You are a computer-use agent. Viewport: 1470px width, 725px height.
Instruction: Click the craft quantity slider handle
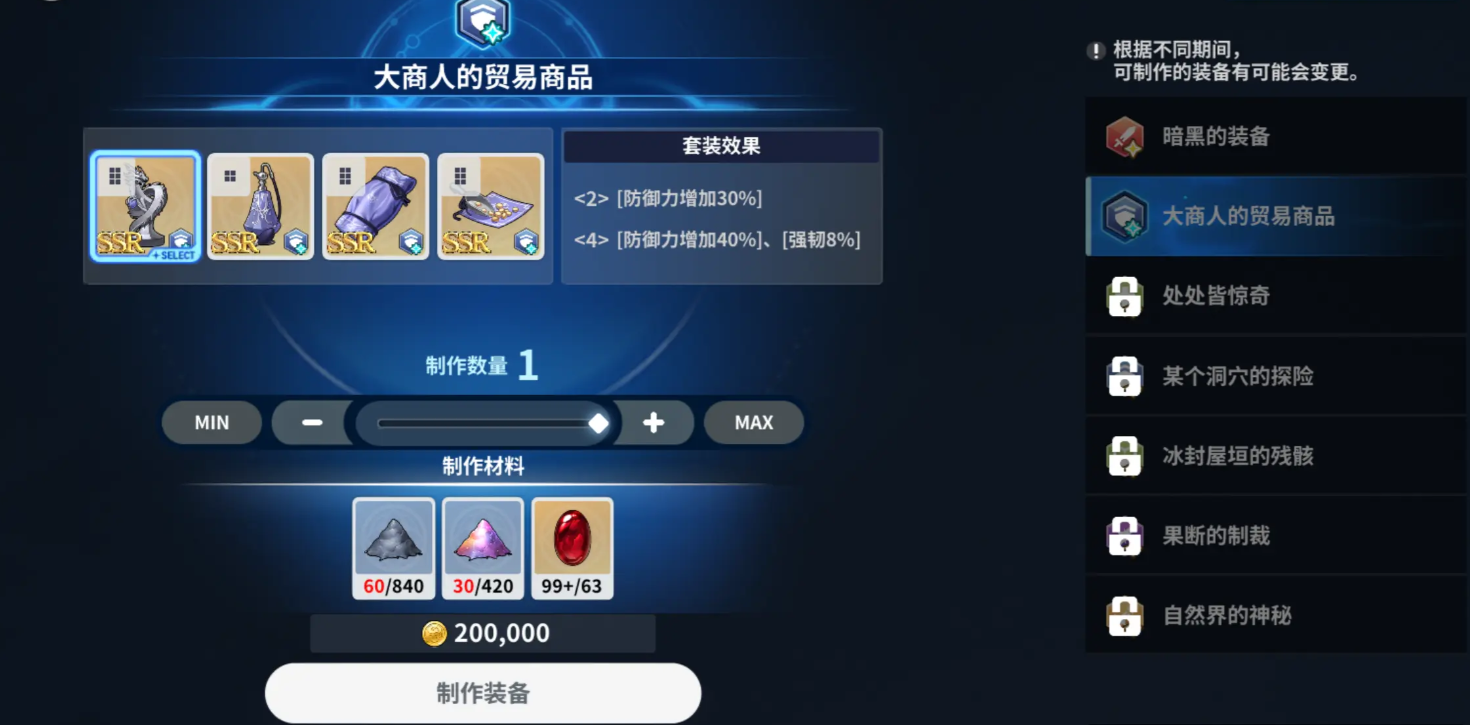pyautogui.click(x=600, y=422)
